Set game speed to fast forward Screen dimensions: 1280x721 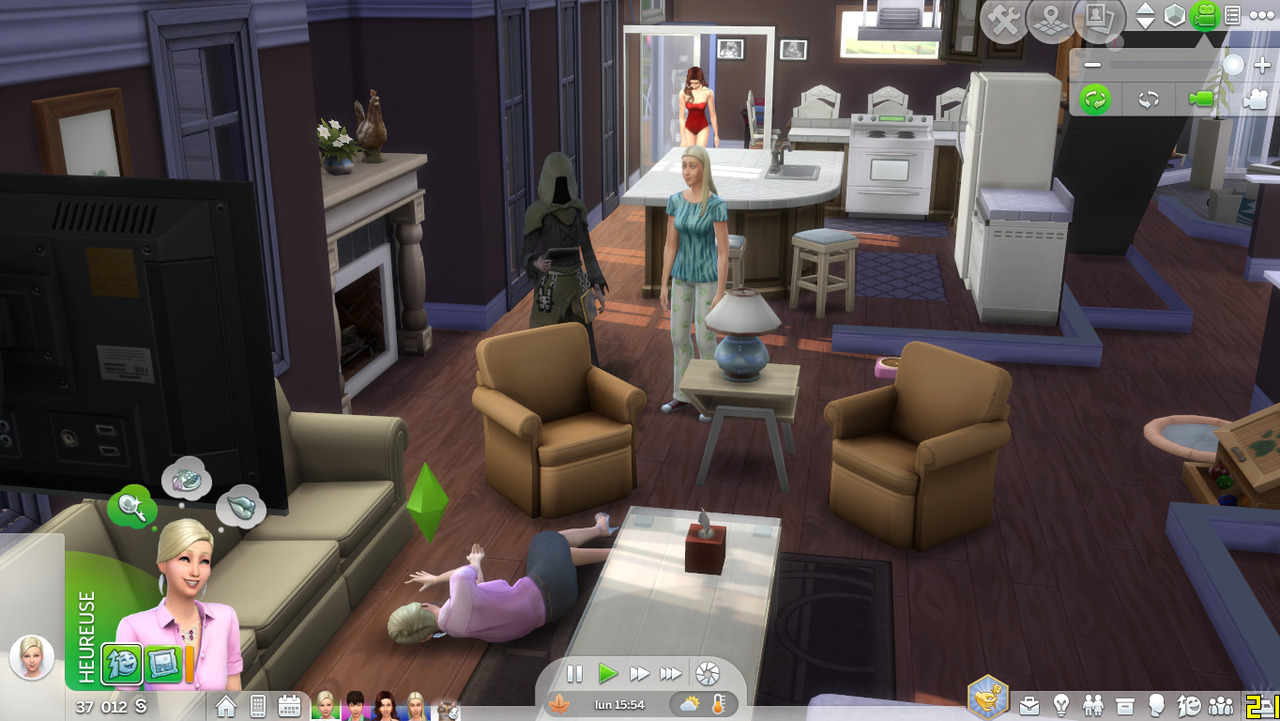[x=639, y=674]
